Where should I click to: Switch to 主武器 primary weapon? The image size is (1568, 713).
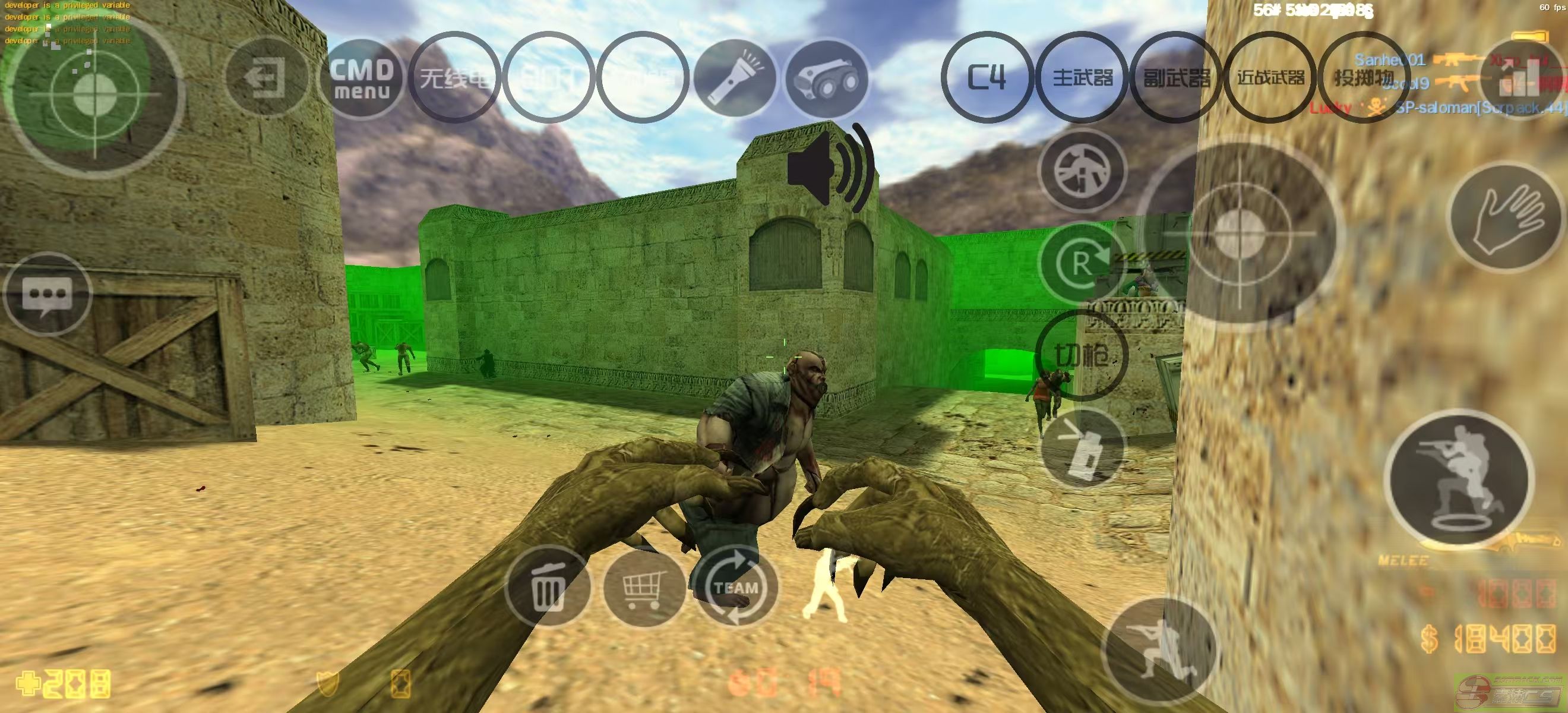[x=1082, y=77]
